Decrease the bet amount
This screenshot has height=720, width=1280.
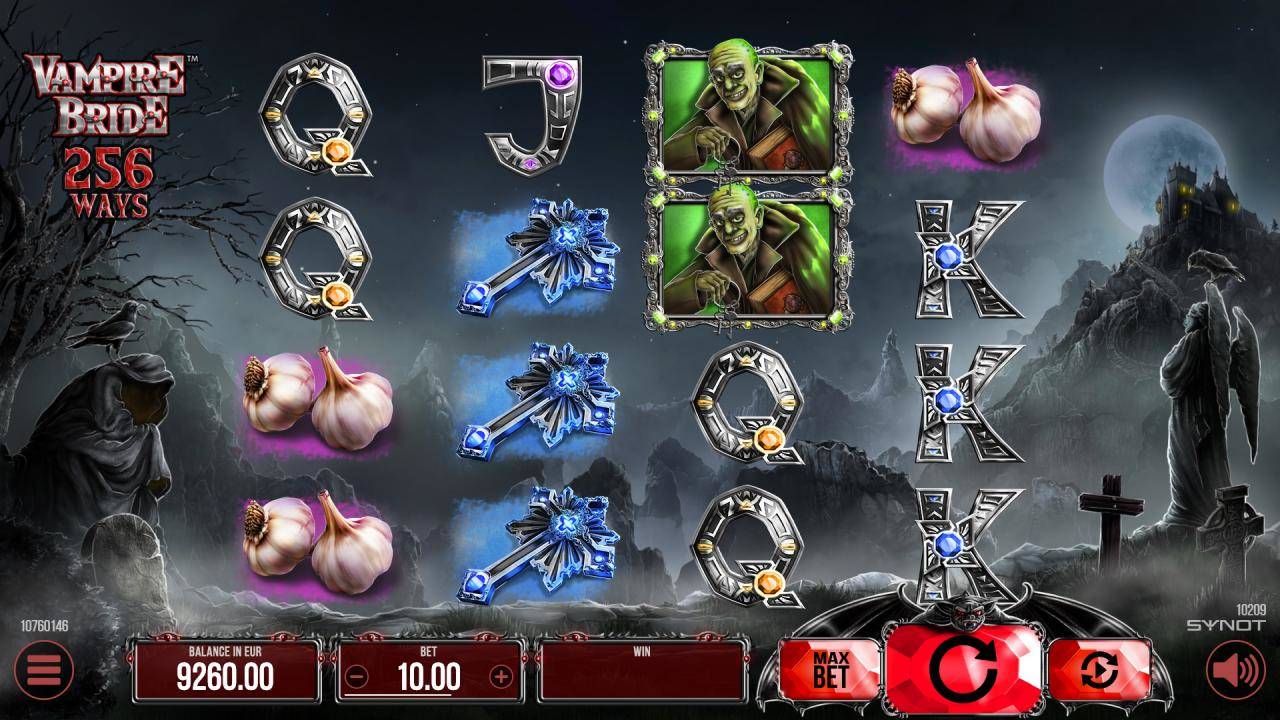coord(356,677)
